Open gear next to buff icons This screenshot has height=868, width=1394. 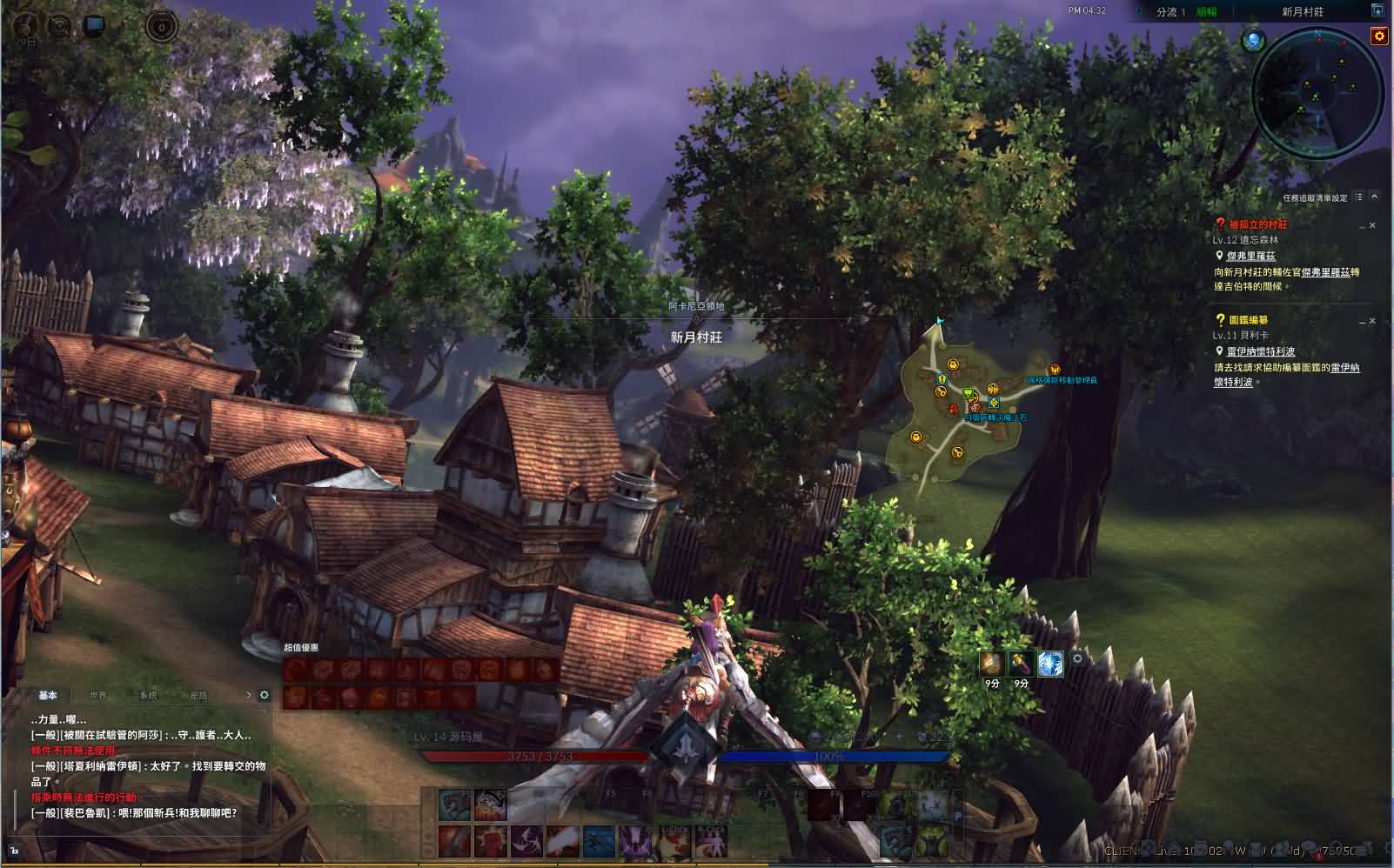(x=1077, y=658)
